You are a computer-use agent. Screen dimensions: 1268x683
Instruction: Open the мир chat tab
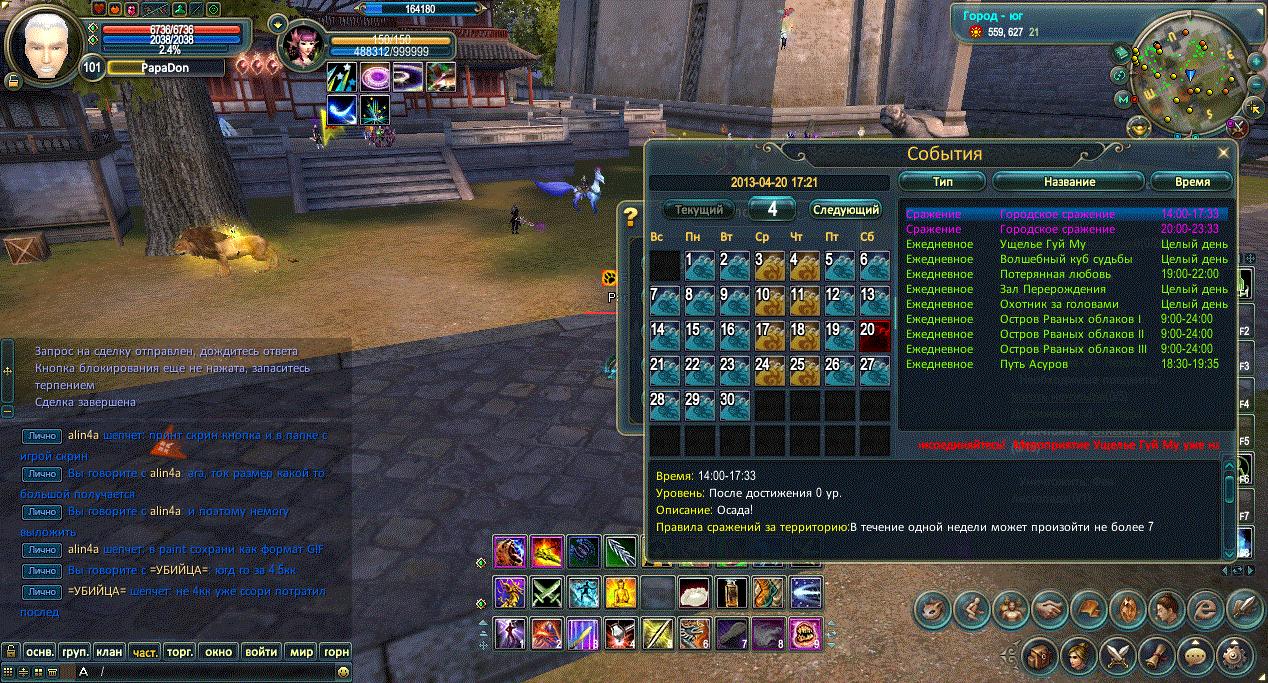[301, 651]
